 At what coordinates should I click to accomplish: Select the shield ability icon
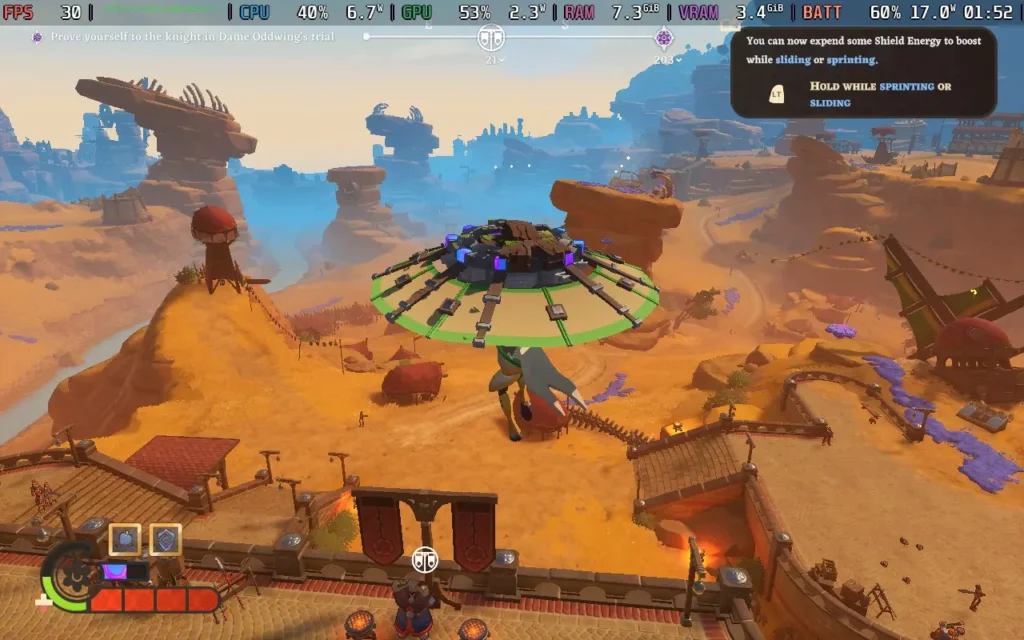pos(165,540)
